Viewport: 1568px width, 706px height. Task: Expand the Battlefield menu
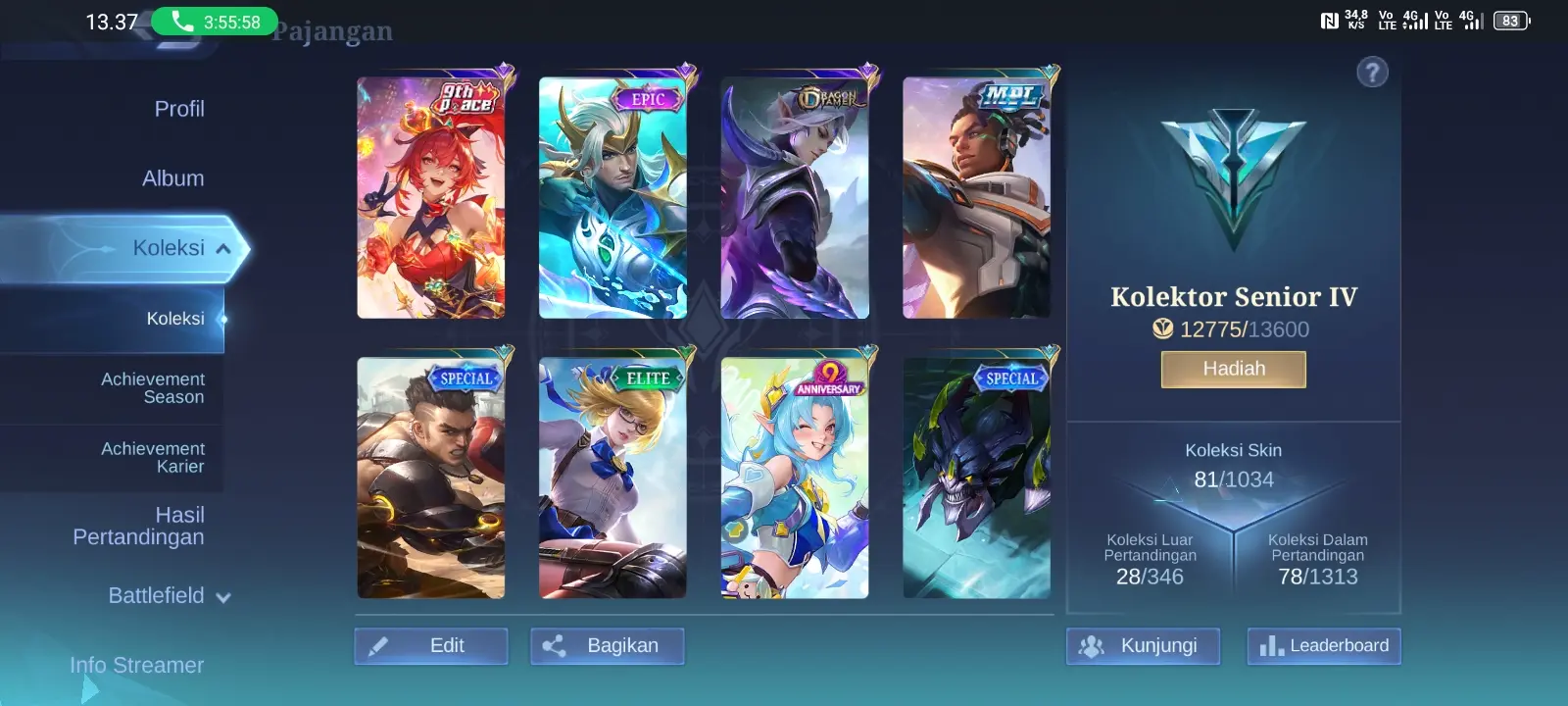coord(169,596)
